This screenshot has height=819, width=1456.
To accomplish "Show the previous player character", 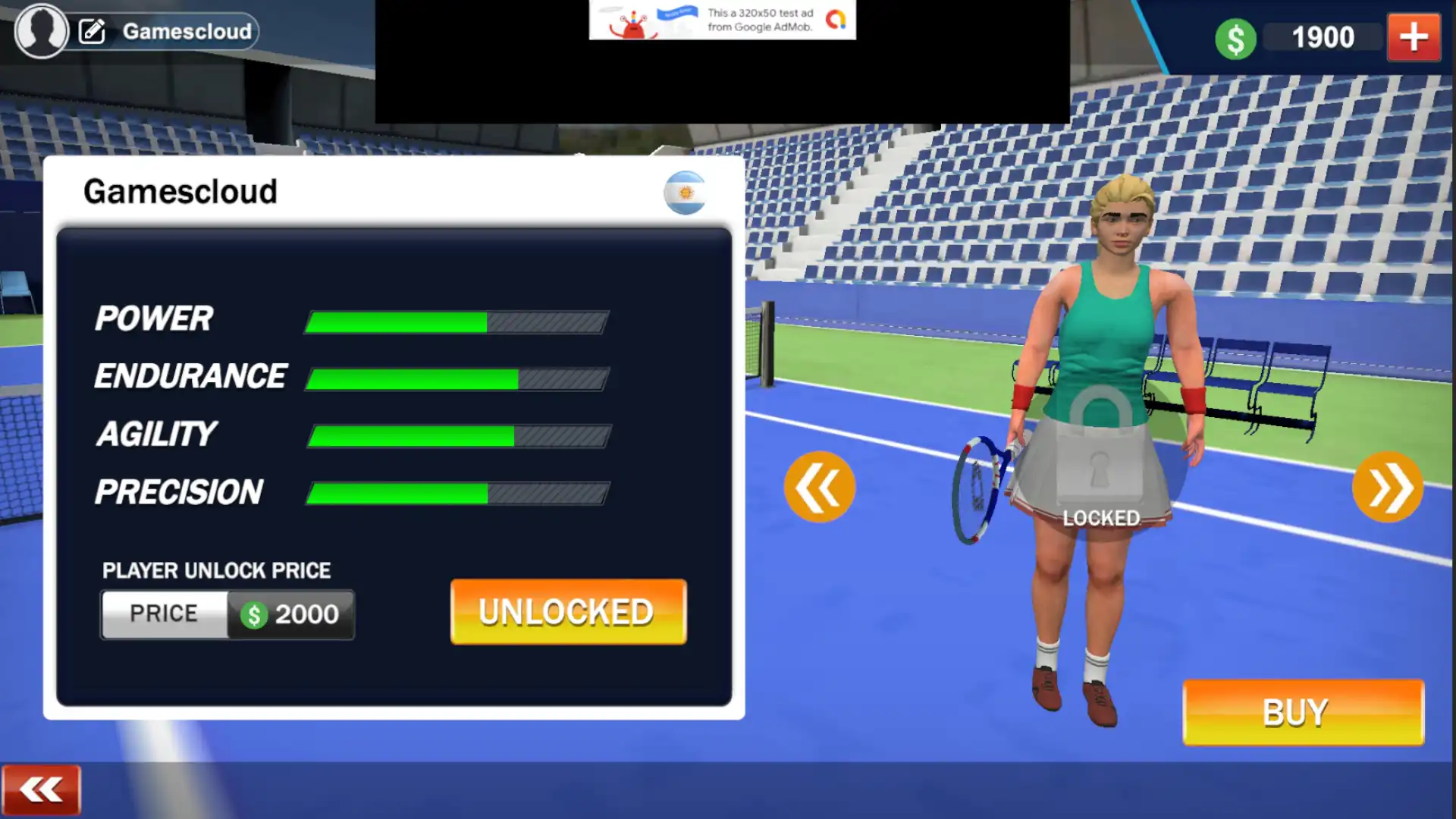I will point(819,488).
